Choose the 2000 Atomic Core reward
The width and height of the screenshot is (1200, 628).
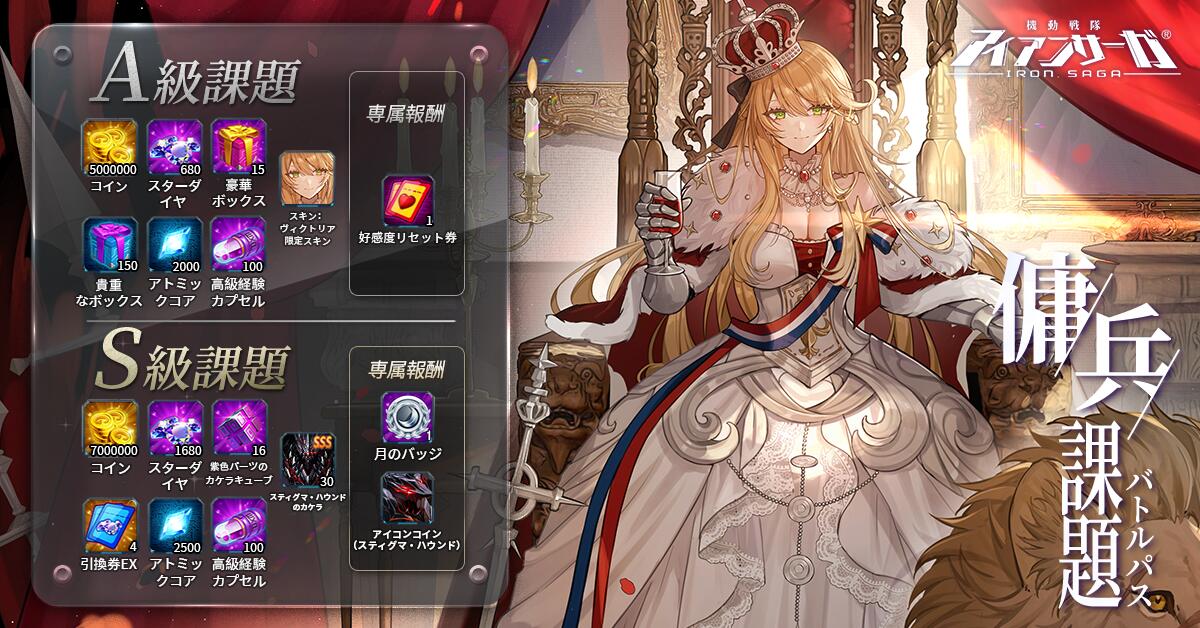coord(175,243)
